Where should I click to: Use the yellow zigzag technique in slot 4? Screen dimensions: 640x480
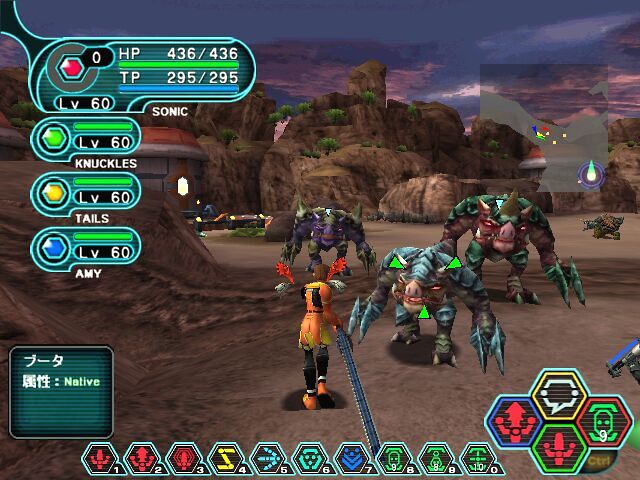point(226,459)
